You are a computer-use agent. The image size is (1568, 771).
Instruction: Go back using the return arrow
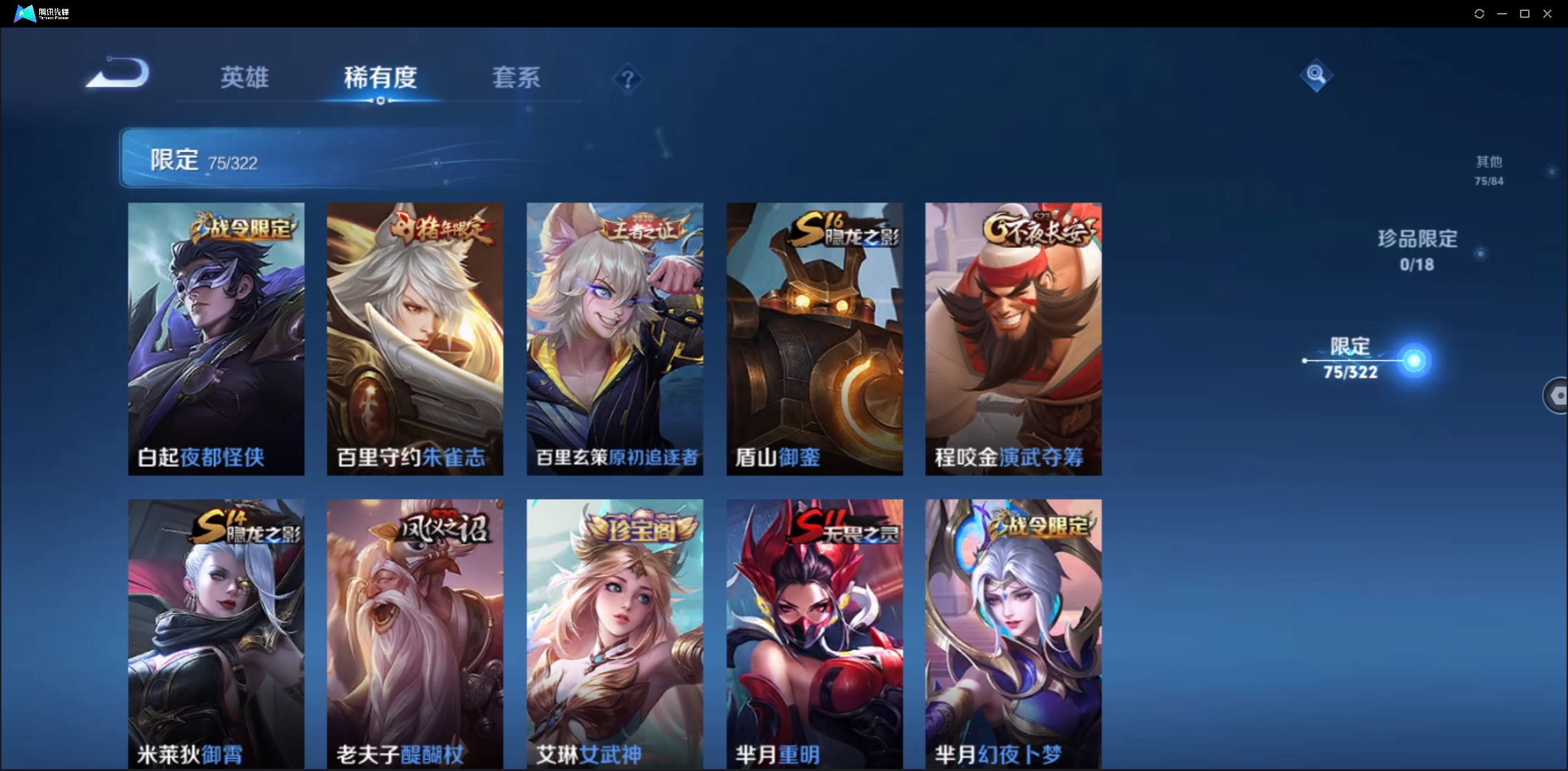coord(118,73)
